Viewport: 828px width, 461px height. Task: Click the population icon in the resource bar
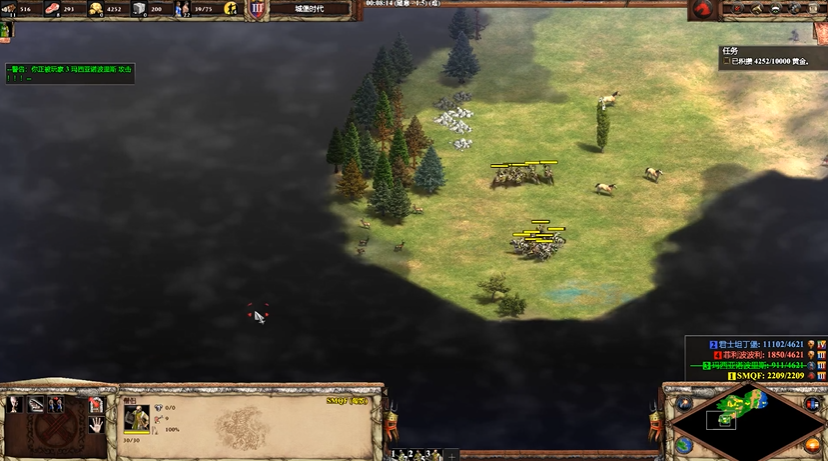pos(183,9)
